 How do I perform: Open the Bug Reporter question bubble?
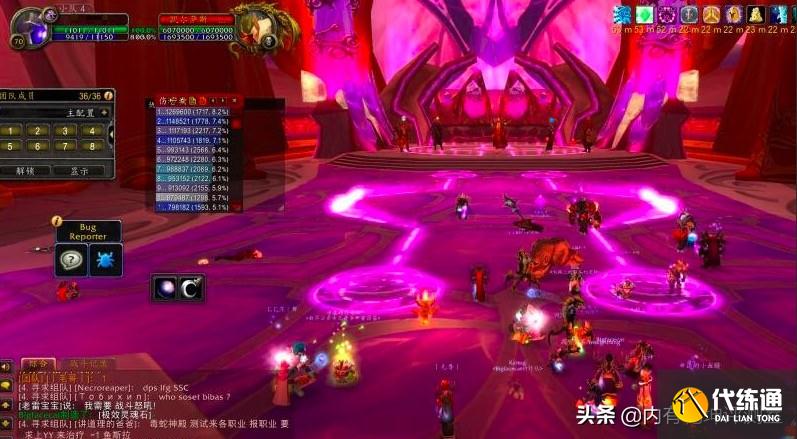click(72, 259)
